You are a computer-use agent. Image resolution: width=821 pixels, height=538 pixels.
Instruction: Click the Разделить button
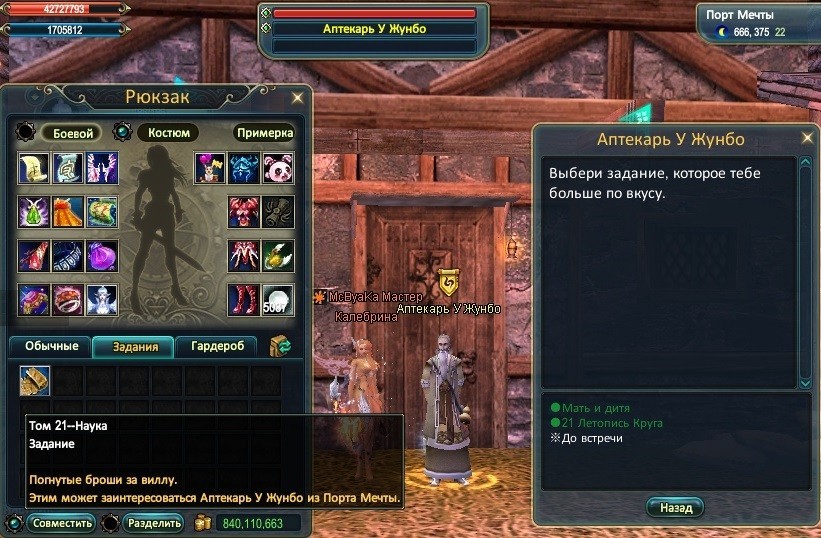[x=155, y=523]
